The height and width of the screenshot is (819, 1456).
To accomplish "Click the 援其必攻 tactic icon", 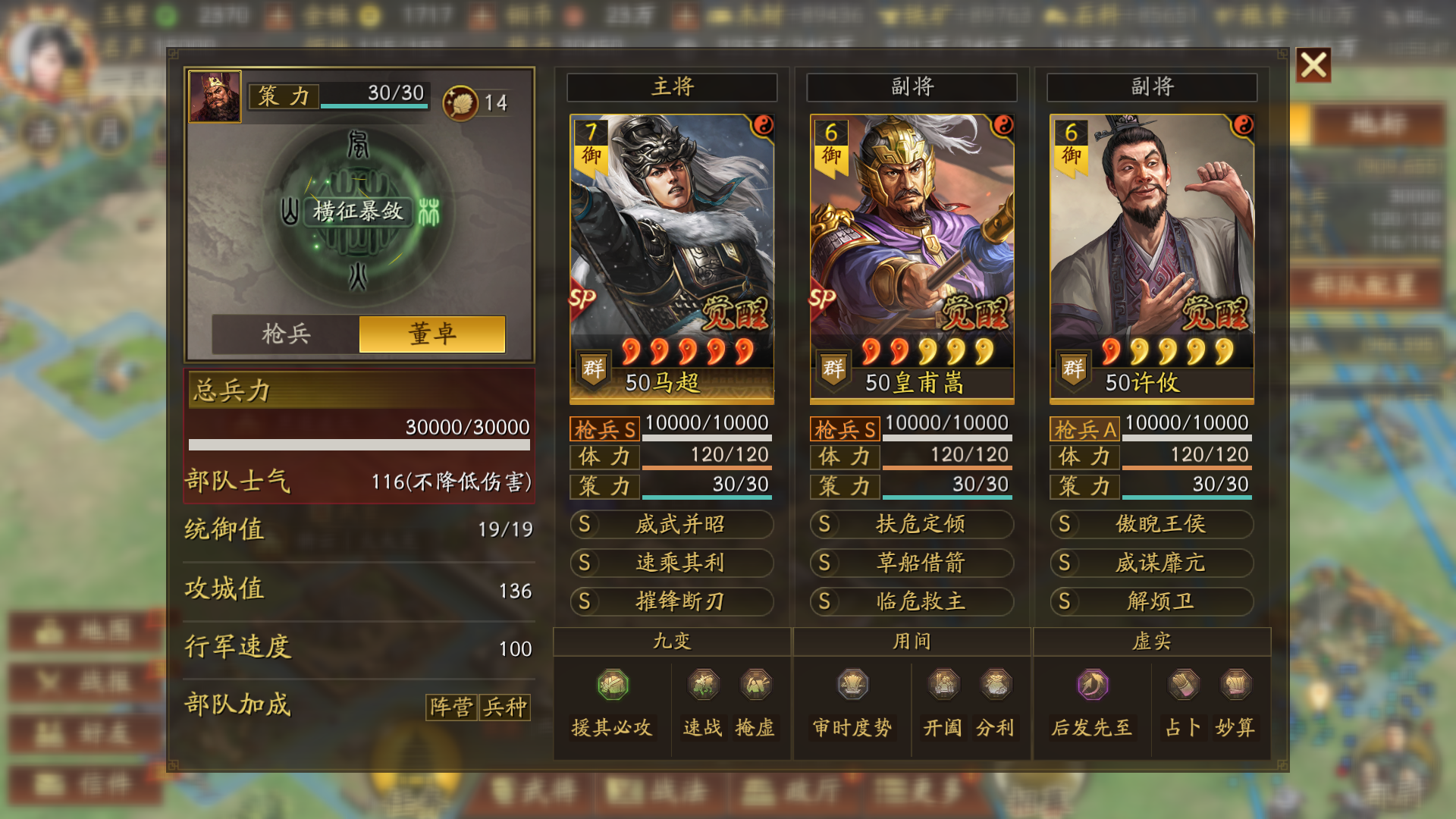I will [613, 685].
